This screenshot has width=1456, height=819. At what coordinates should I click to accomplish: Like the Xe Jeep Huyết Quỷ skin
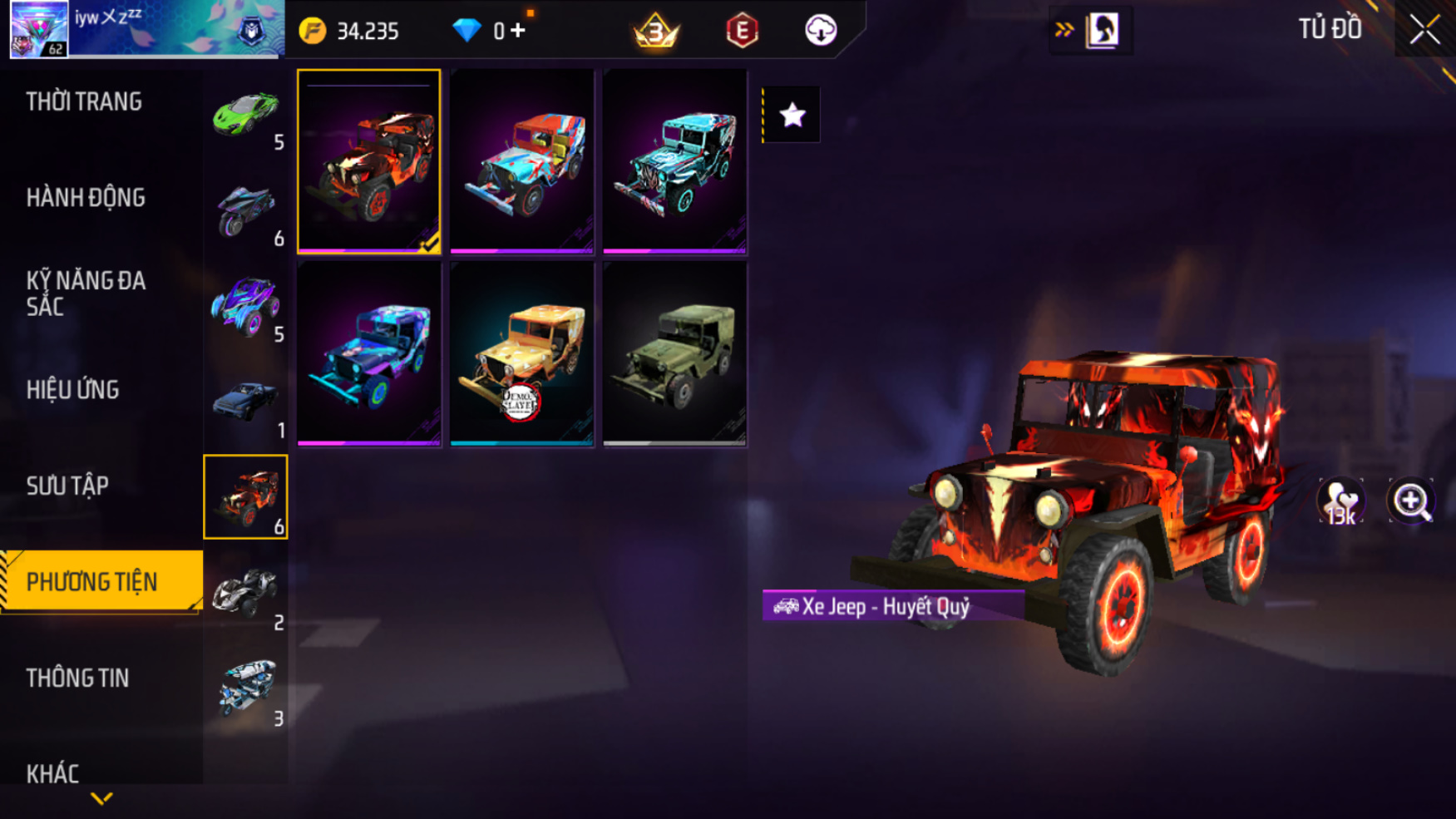1340,501
